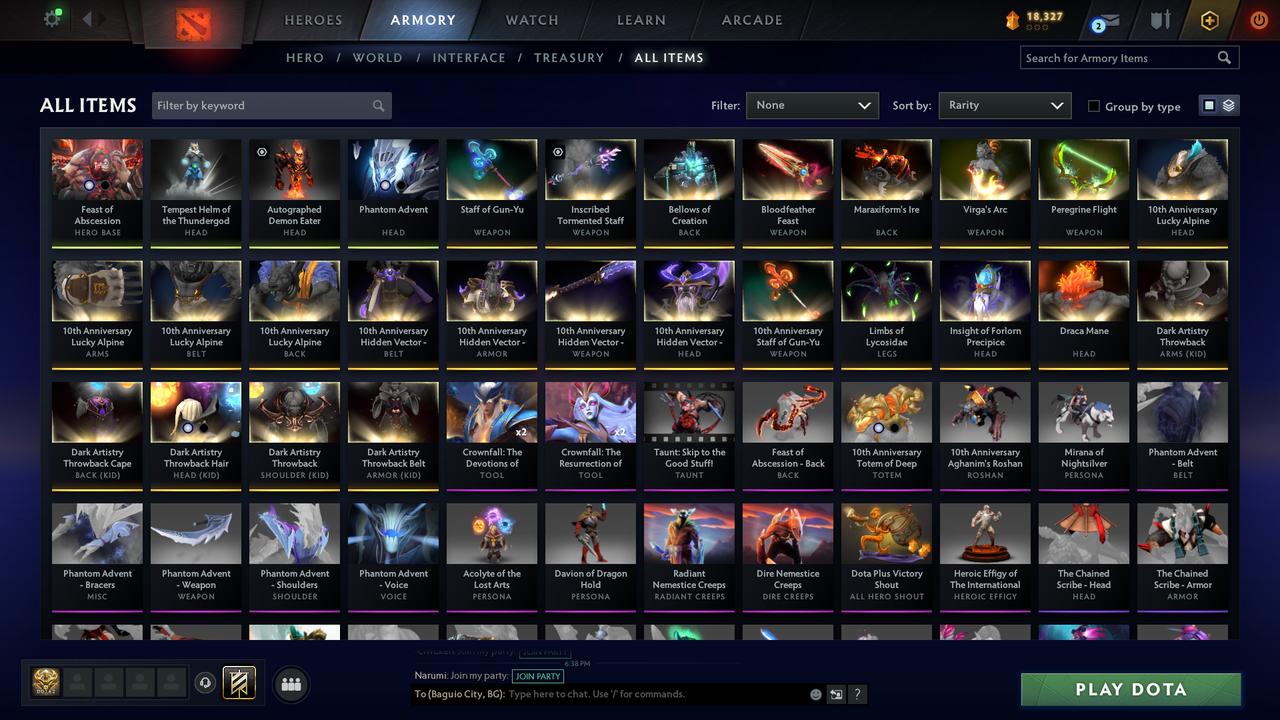
Task: Enable the Group by type checkbox
Action: (1094, 106)
